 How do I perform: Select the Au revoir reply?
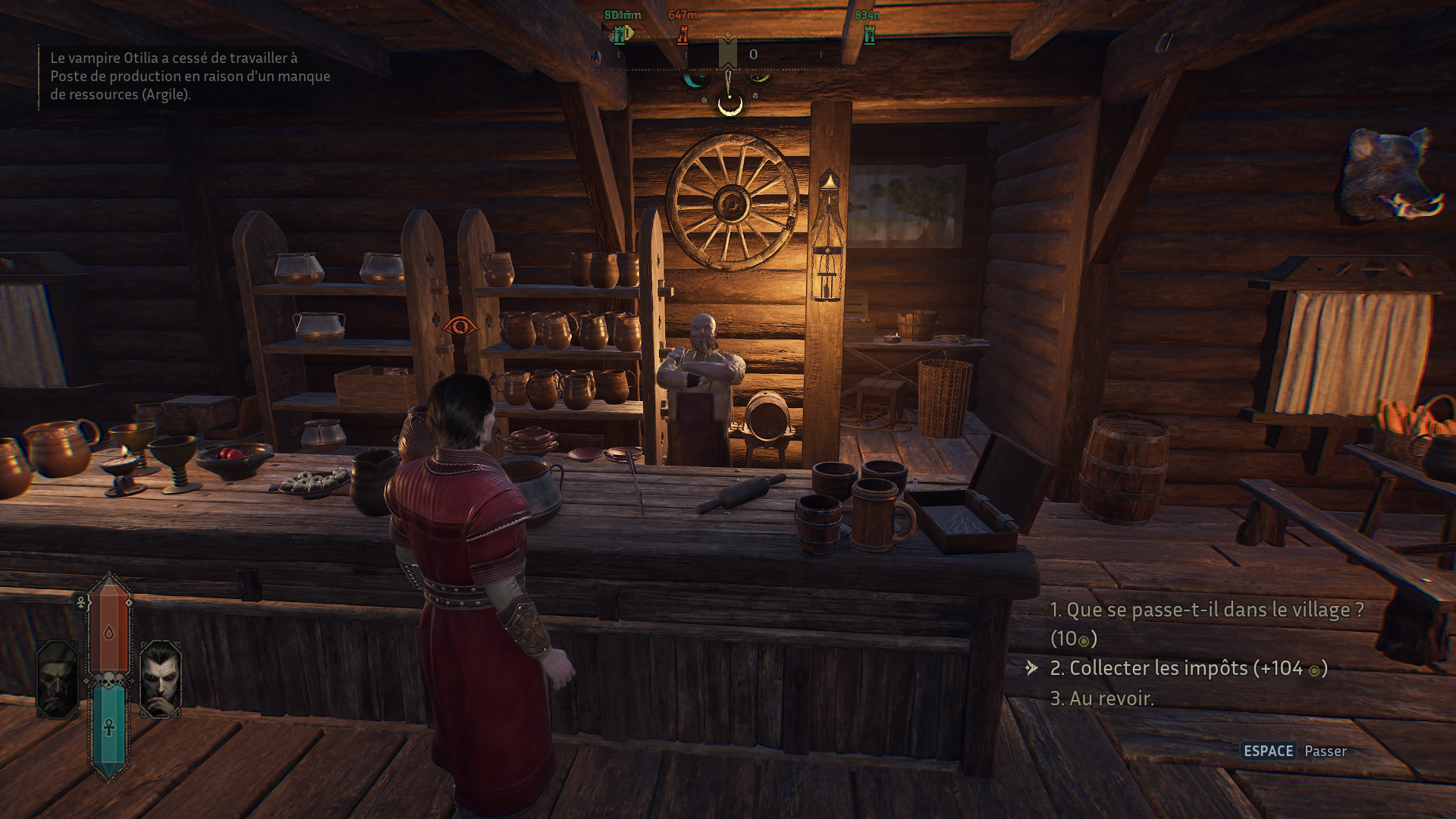(x=1102, y=698)
